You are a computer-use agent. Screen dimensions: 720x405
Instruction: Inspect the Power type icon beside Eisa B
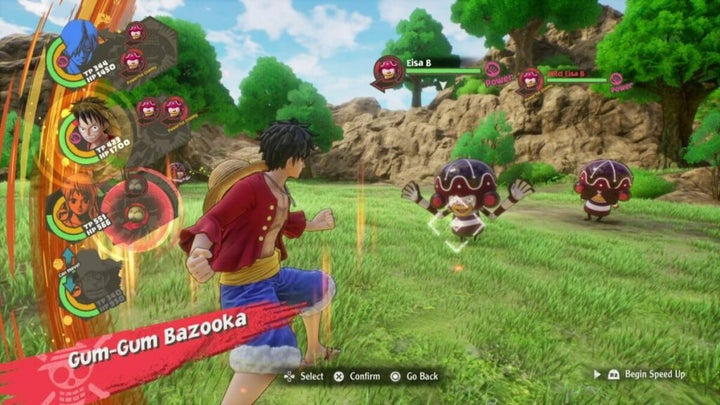[492, 71]
